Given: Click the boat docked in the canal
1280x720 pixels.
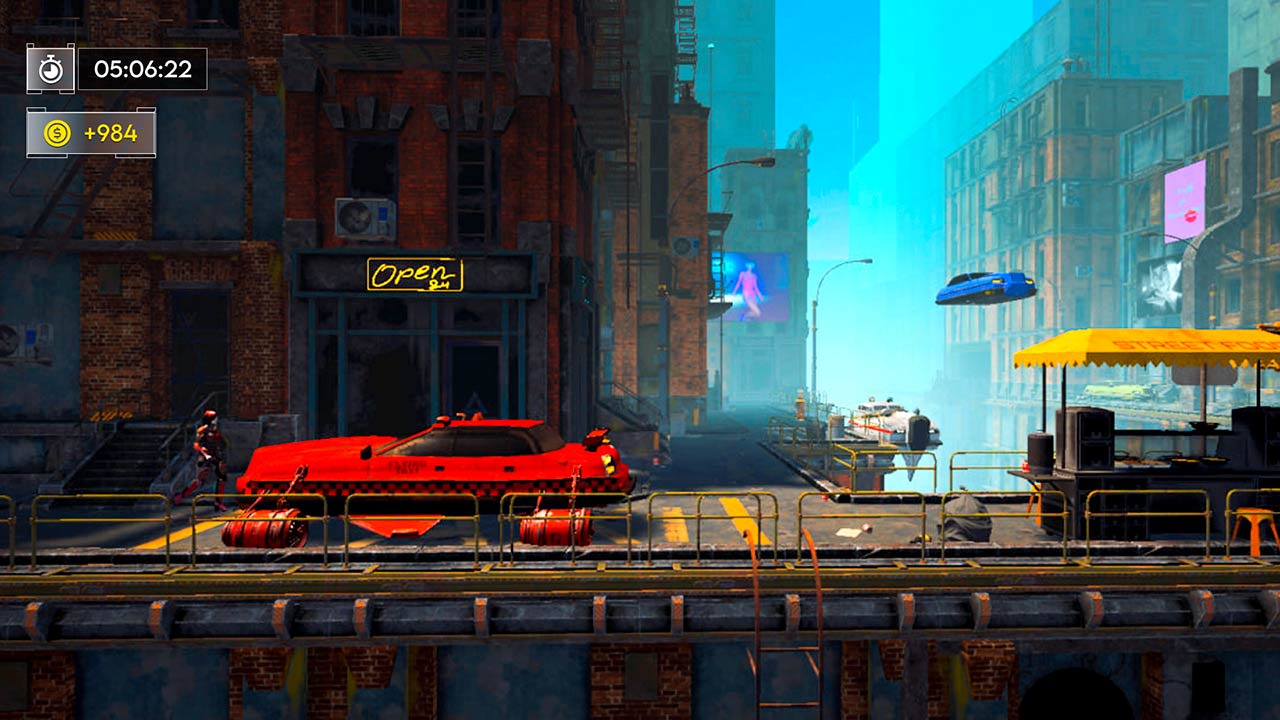Looking at the screenshot, I should coord(890,425).
